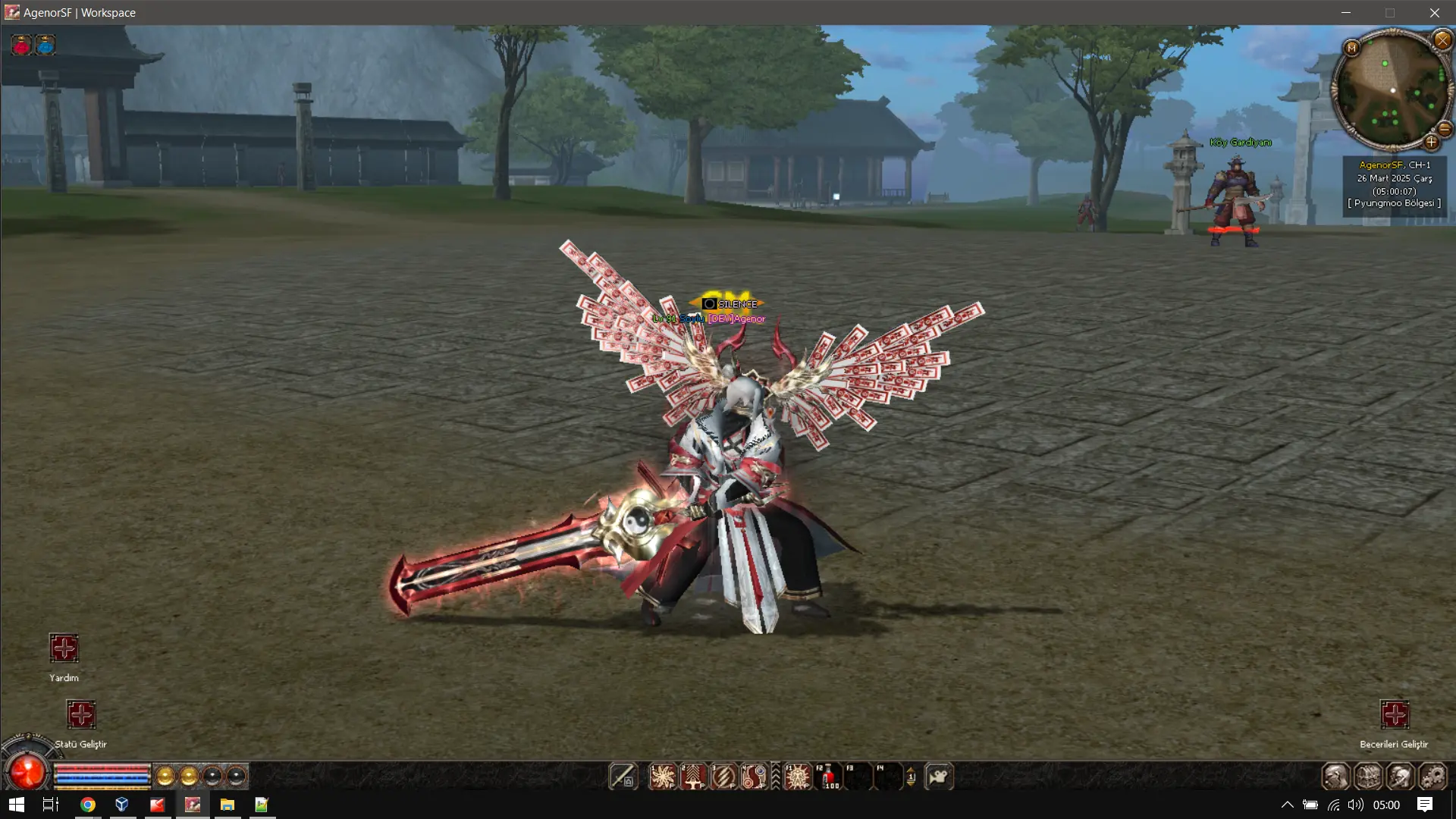Open the gear settings menu icon

click(1432, 777)
